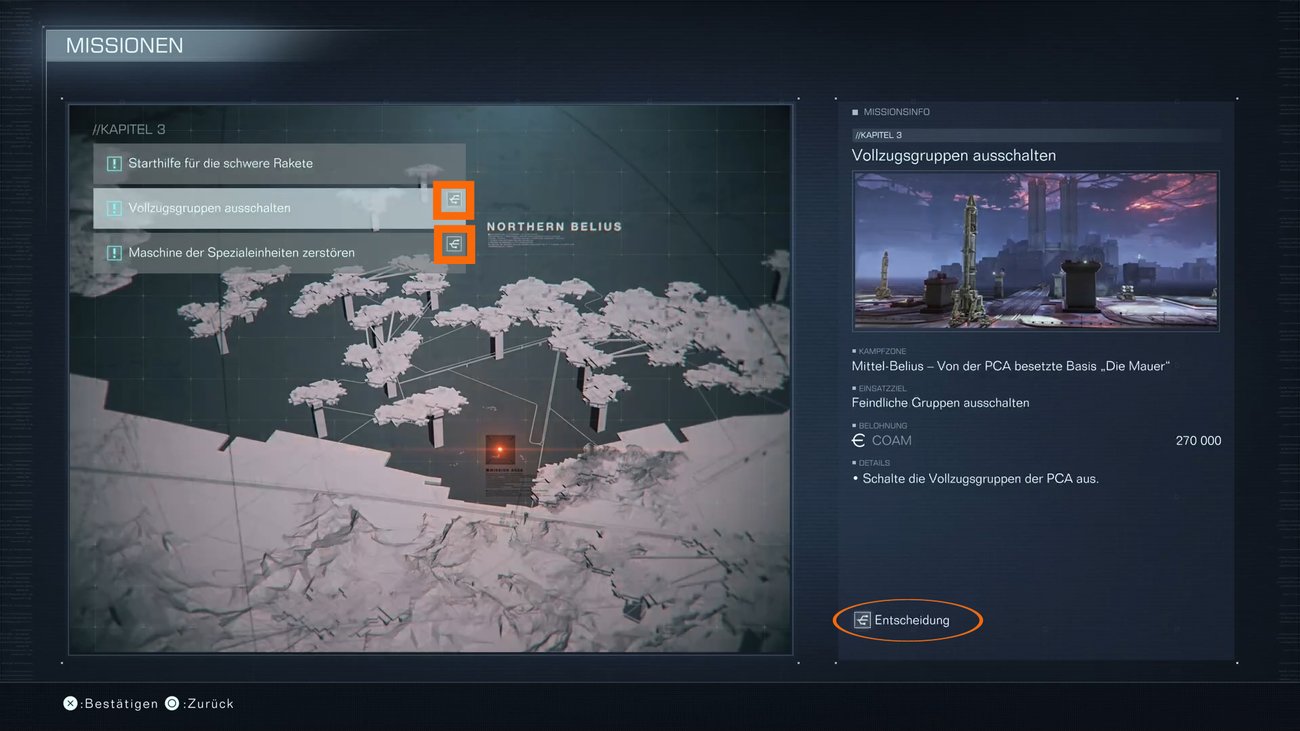Click the exclamation icon on Starthilfe für die schwere Rakete
This screenshot has width=1300, height=731.
point(113,163)
